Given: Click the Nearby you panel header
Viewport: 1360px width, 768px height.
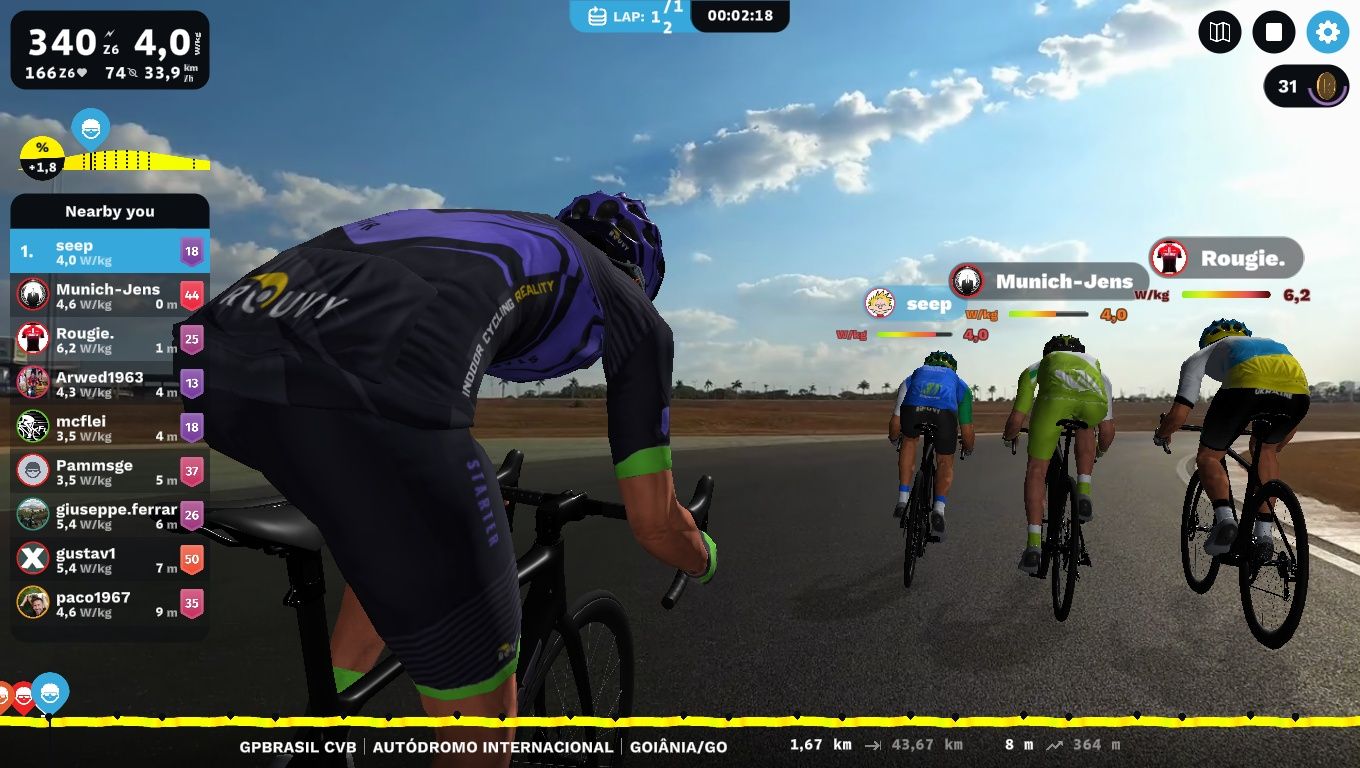Looking at the screenshot, I should [x=110, y=211].
